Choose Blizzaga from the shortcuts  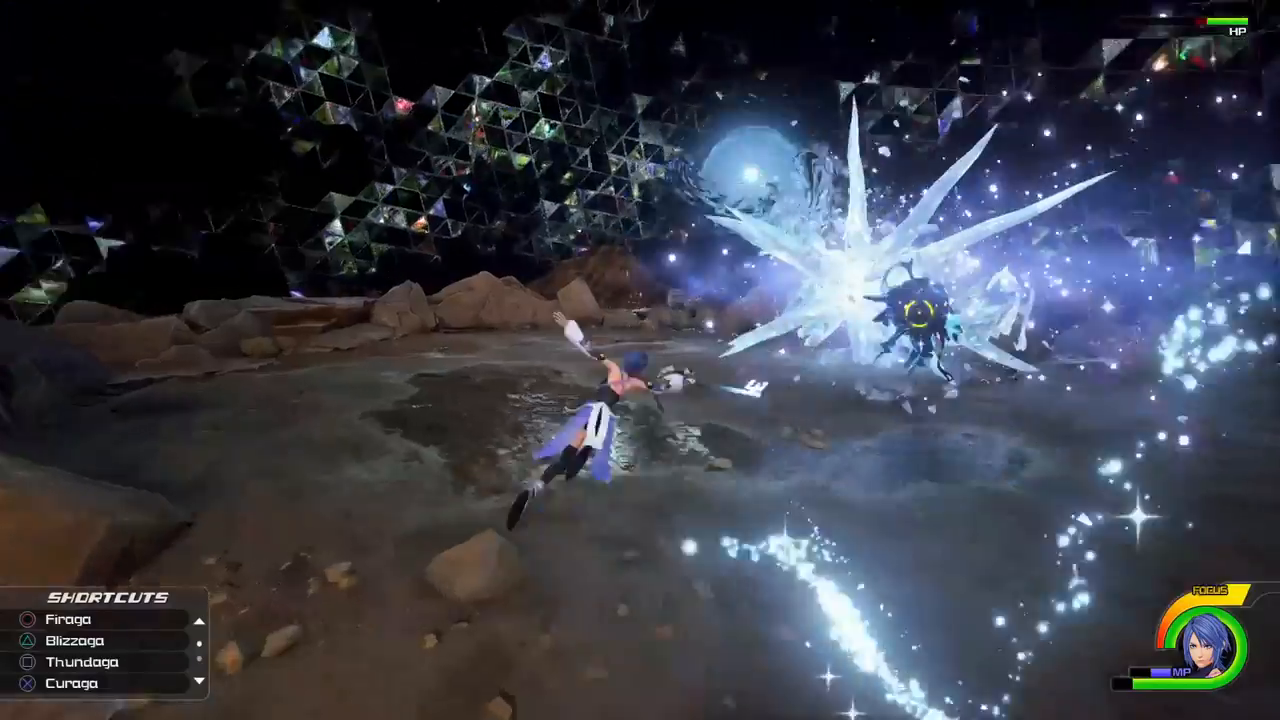(74, 641)
